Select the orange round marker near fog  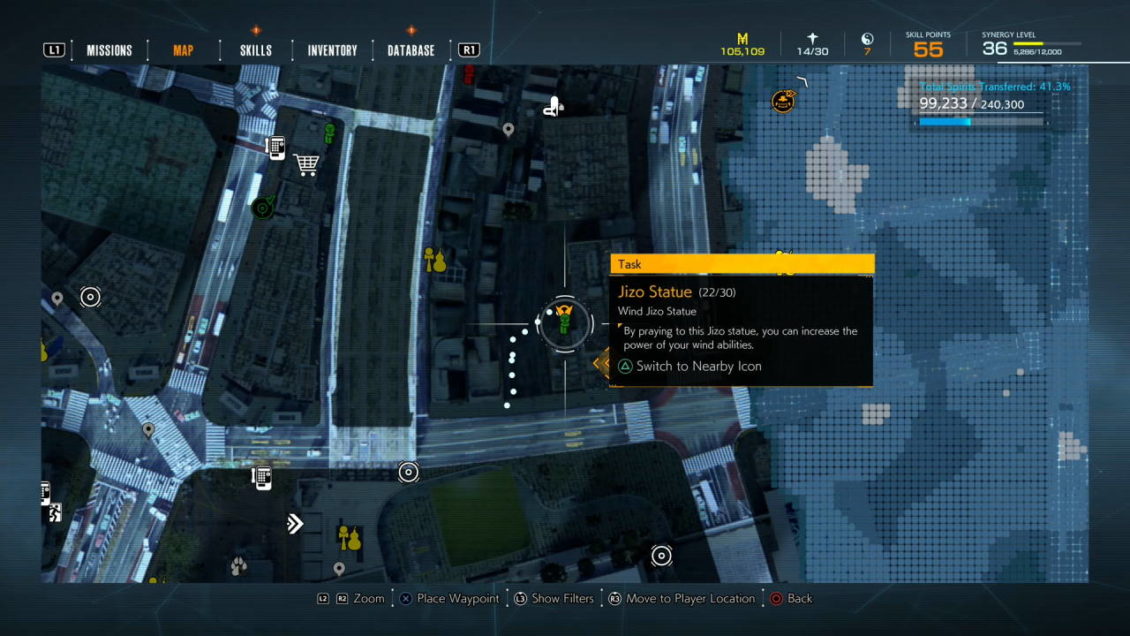pyautogui.click(x=784, y=100)
